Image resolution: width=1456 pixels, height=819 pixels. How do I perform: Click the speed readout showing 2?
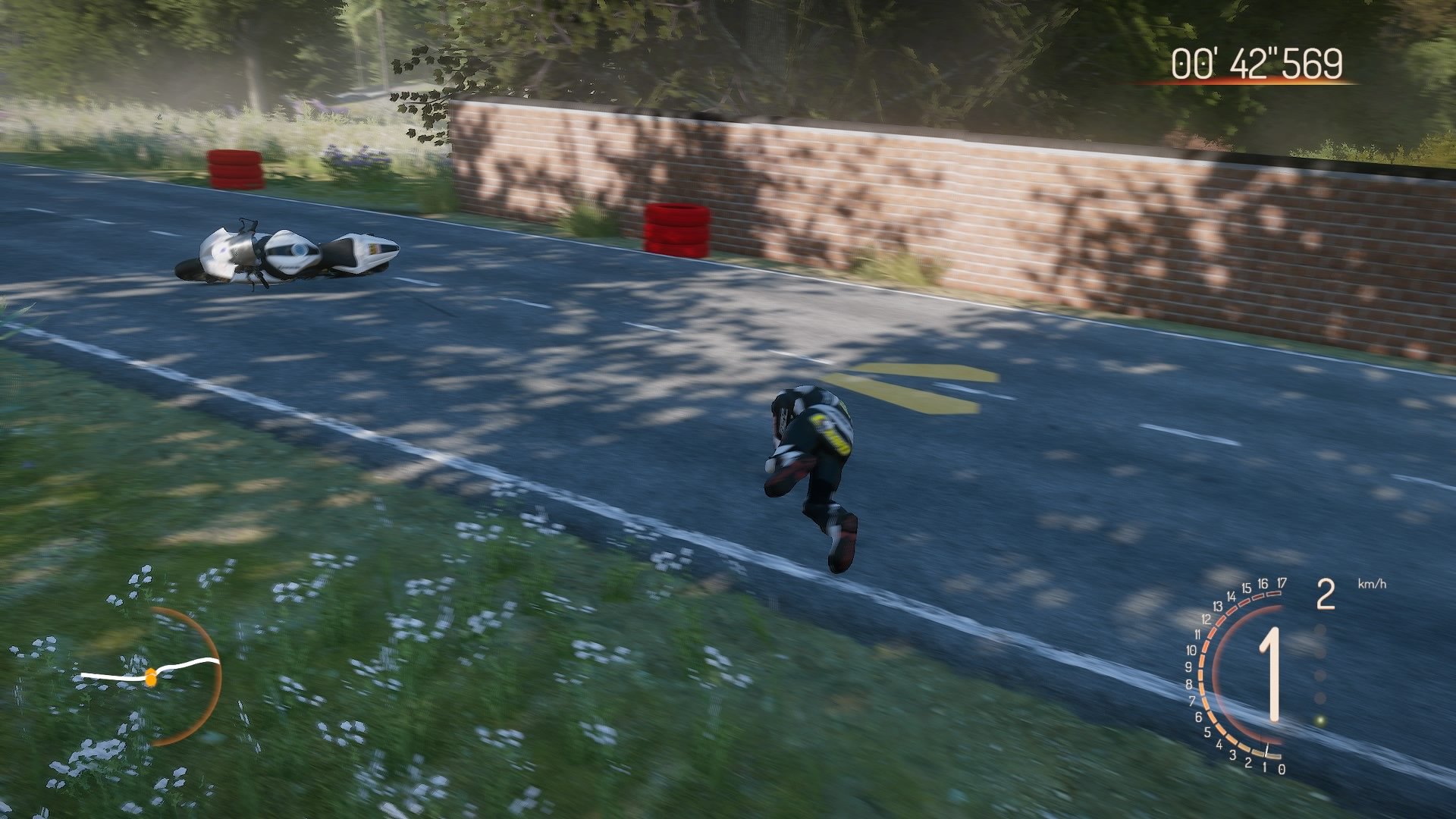point(1326,595)
